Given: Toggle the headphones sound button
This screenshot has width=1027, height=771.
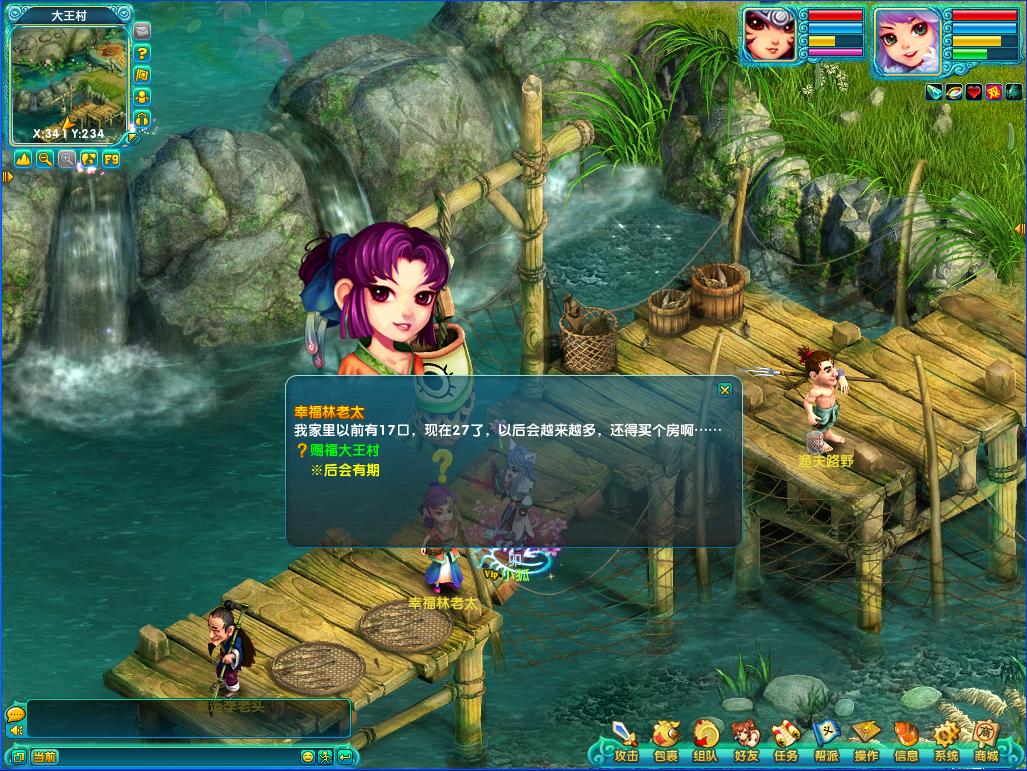Looking at the screenshot, I should [142, 119].
